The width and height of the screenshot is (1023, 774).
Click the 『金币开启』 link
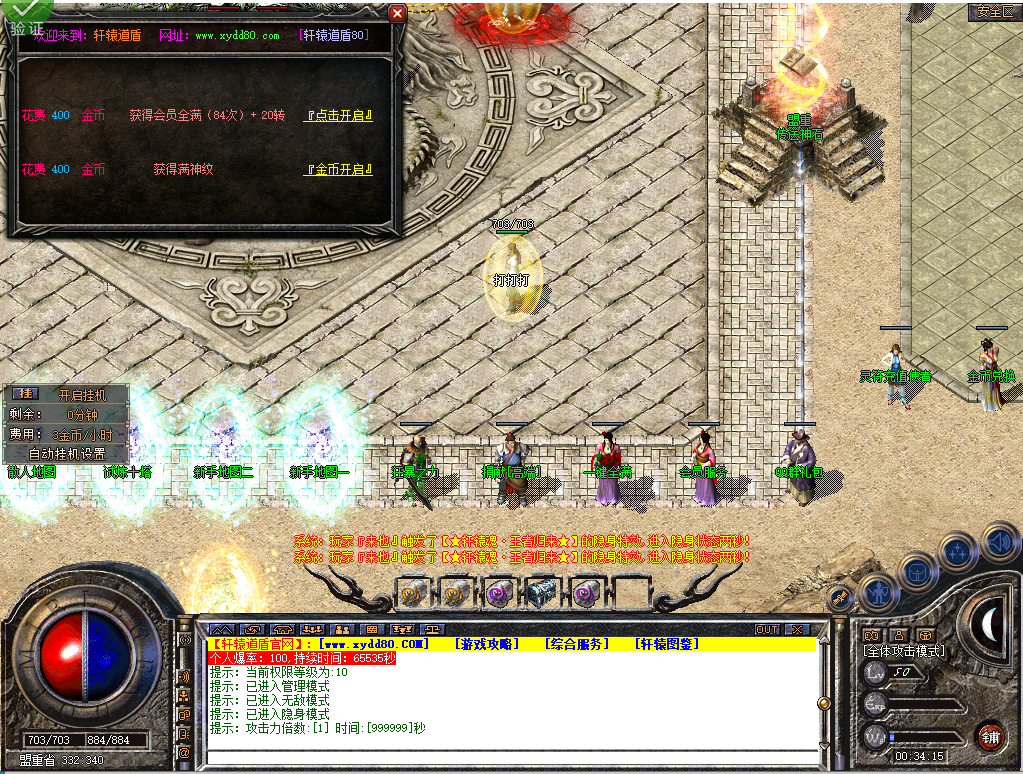point(338,169)
